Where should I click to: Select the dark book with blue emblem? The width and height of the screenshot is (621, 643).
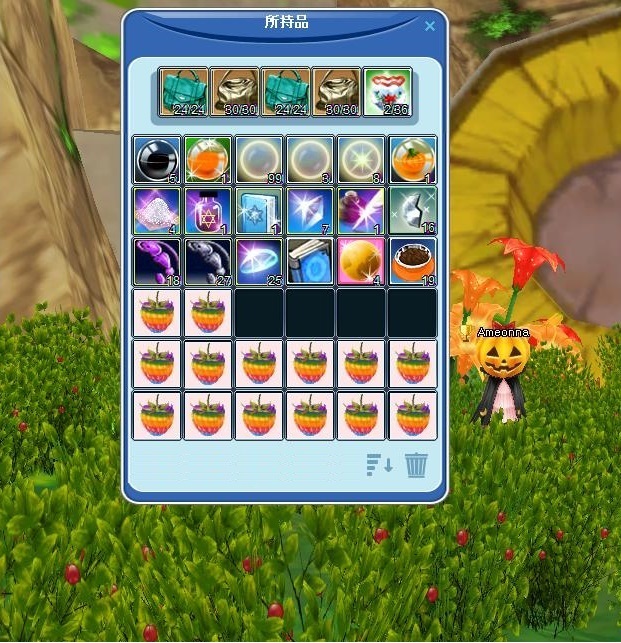[x=310, y=262]
